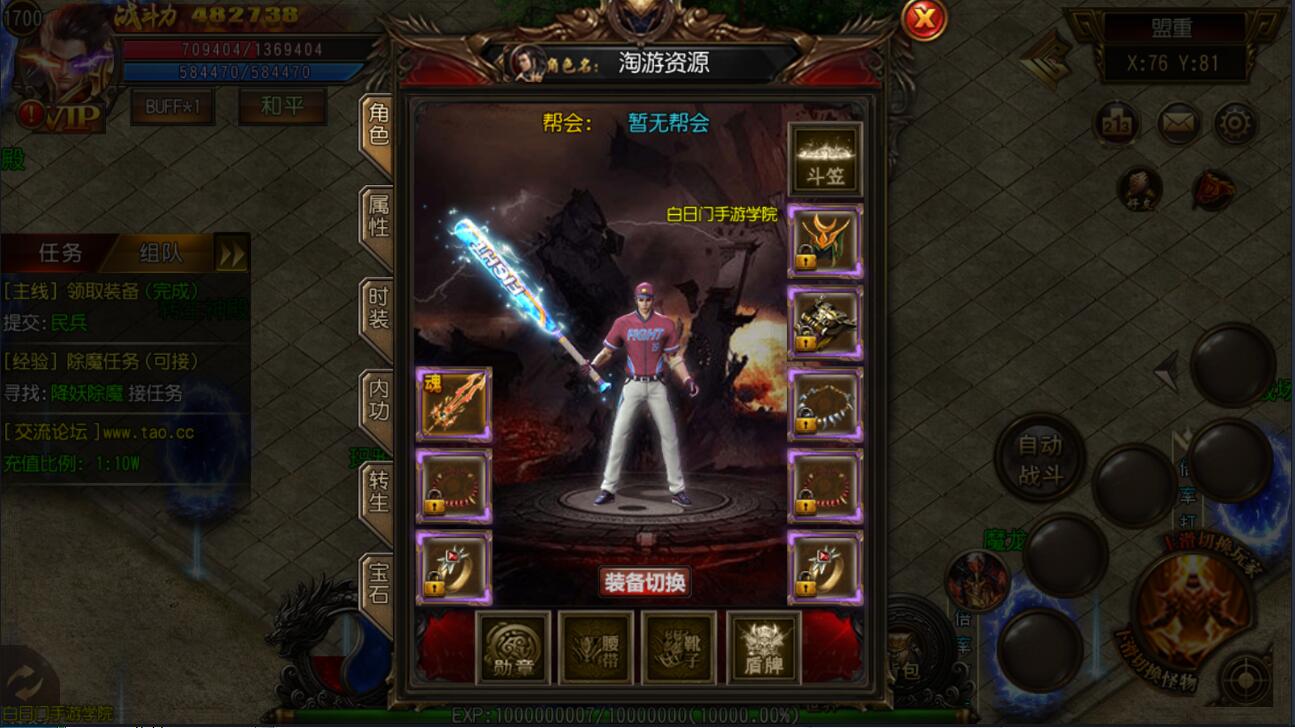The image size is (1295, 728).
Task: Click the 装备切换 equipment switch button
Action: click(x=645, y=582)
